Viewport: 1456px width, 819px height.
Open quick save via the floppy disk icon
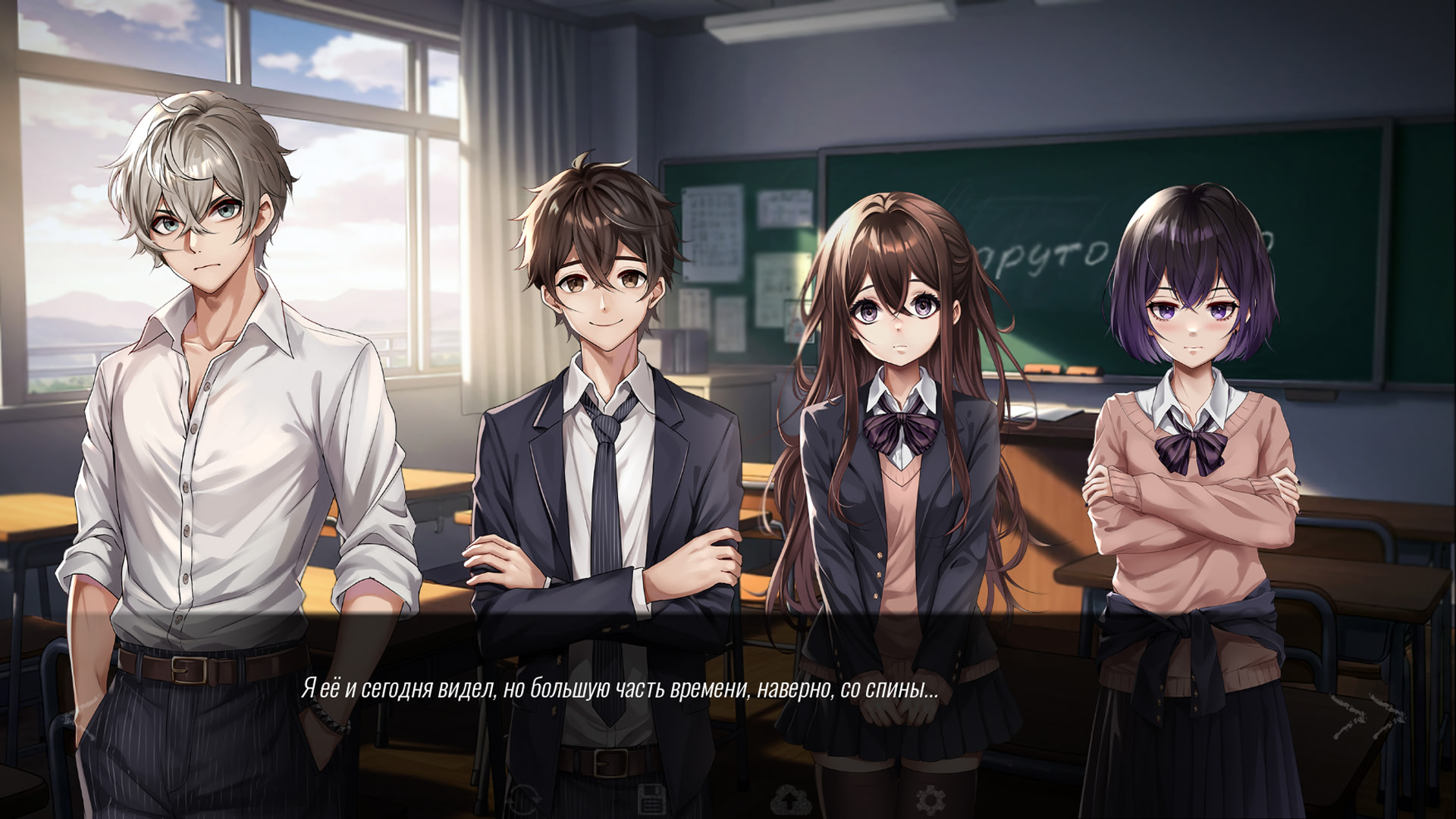coord(652,800)
